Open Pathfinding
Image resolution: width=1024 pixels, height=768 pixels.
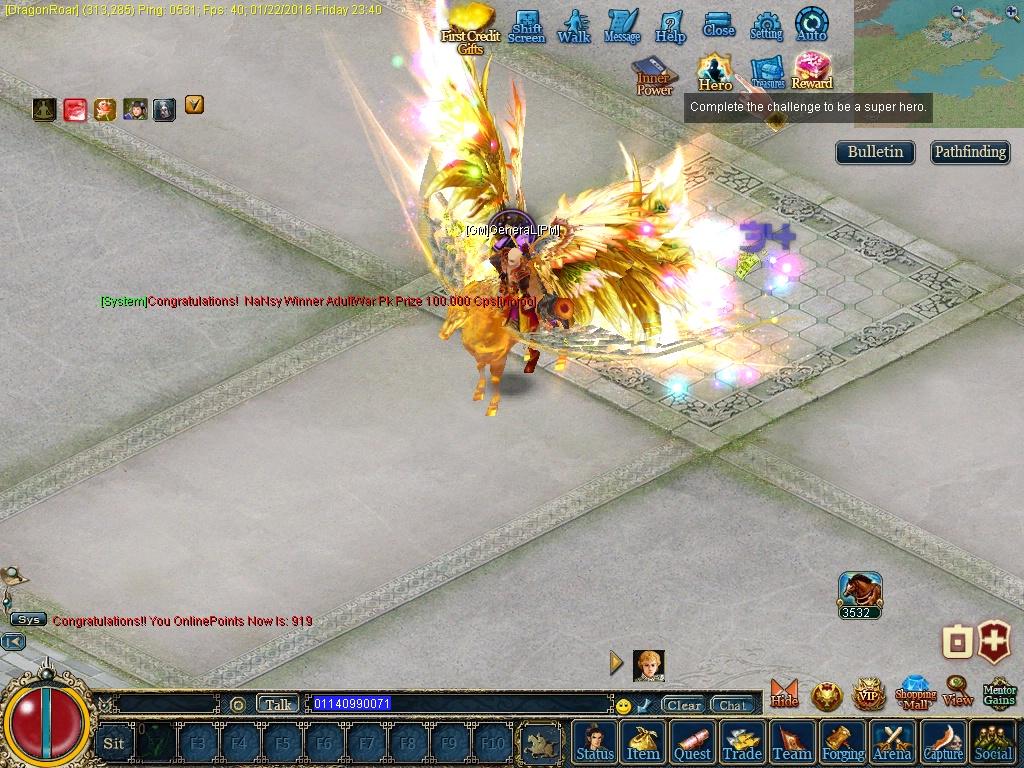(969, 152)
